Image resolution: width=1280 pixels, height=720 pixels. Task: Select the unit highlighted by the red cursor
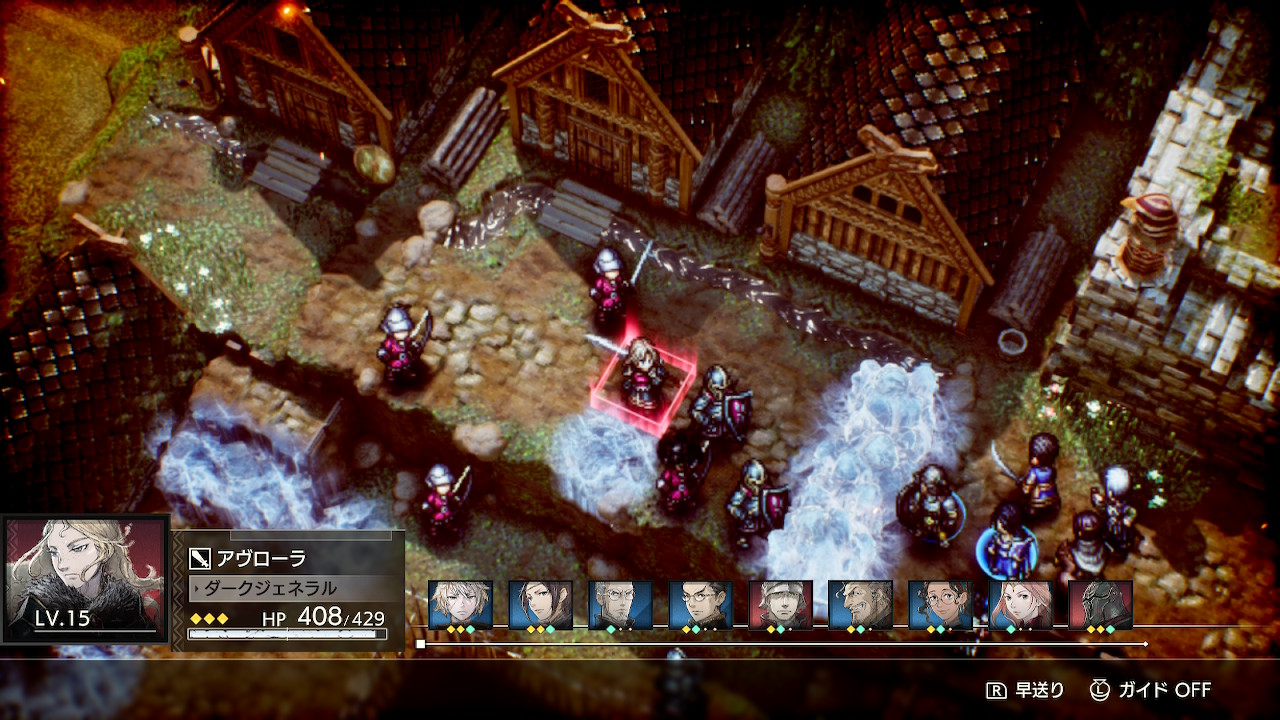coord(643,374)
